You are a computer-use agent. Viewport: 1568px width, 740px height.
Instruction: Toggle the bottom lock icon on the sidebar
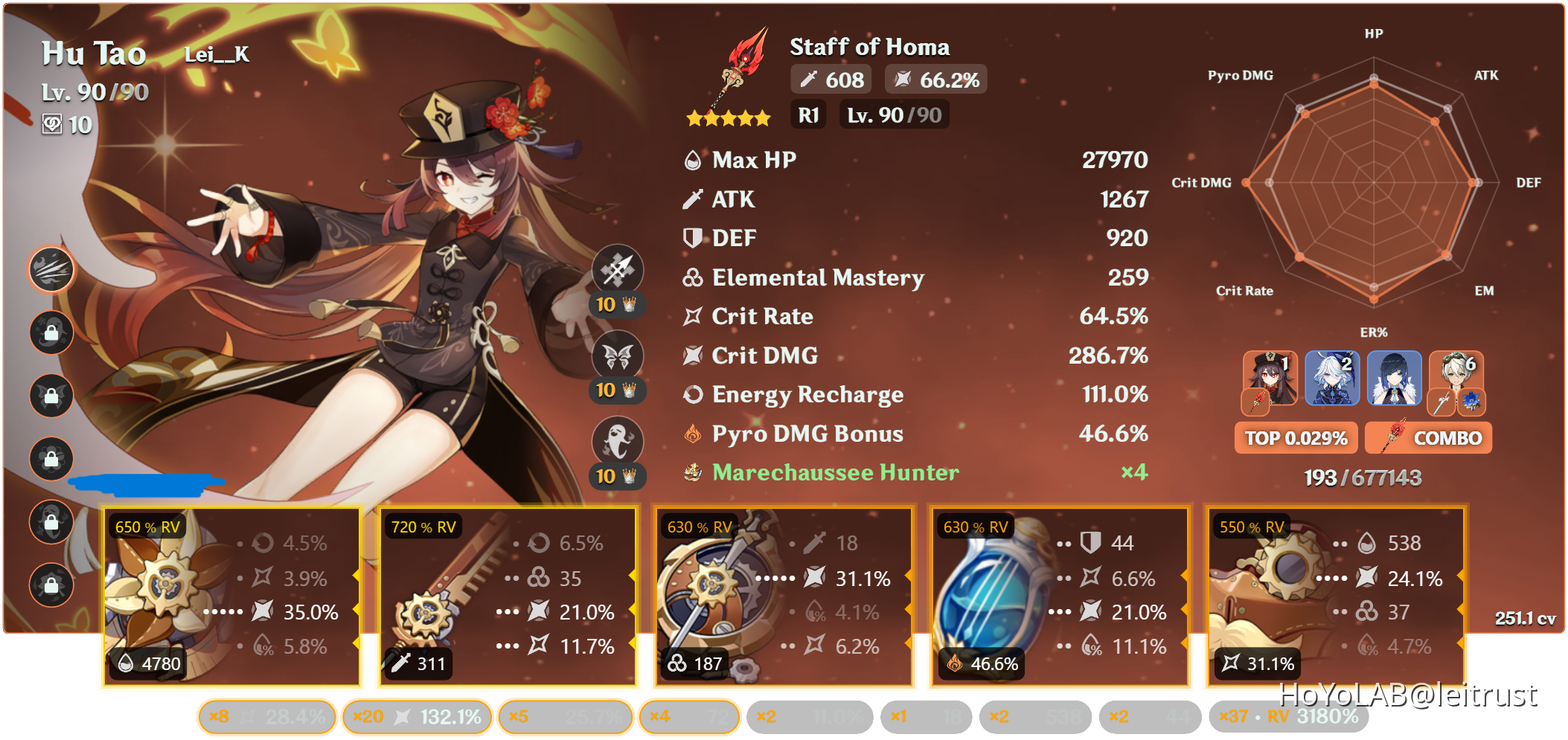click(x=51, y=585)
